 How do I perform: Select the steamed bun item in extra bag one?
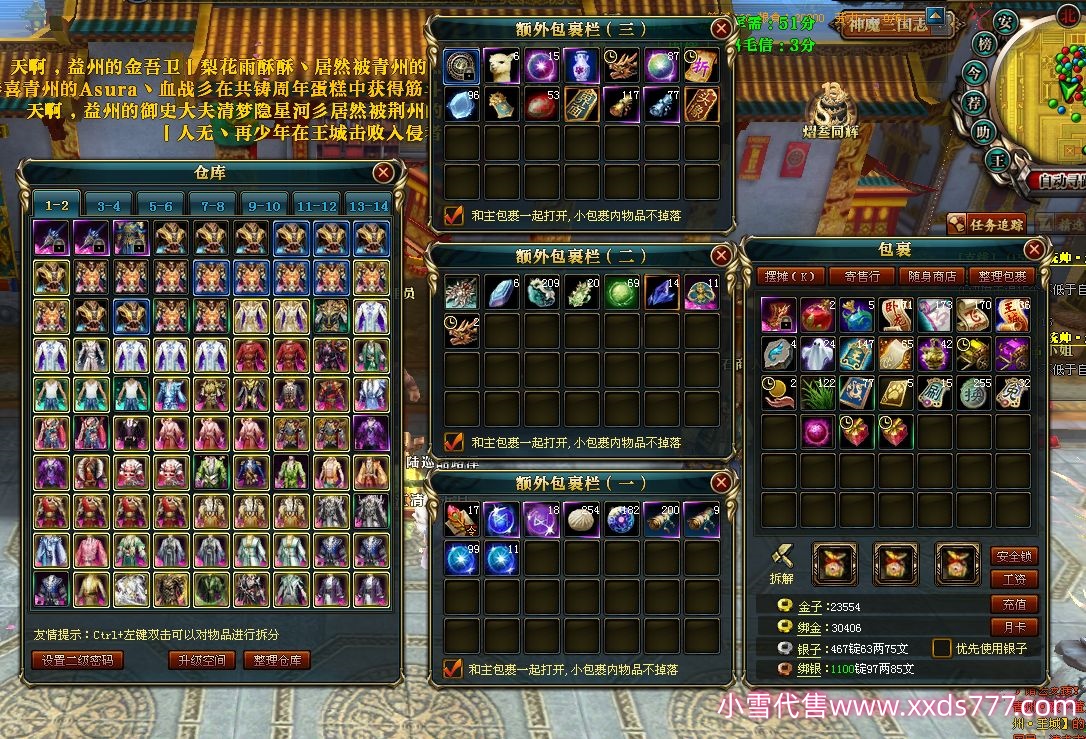(581, 520)
